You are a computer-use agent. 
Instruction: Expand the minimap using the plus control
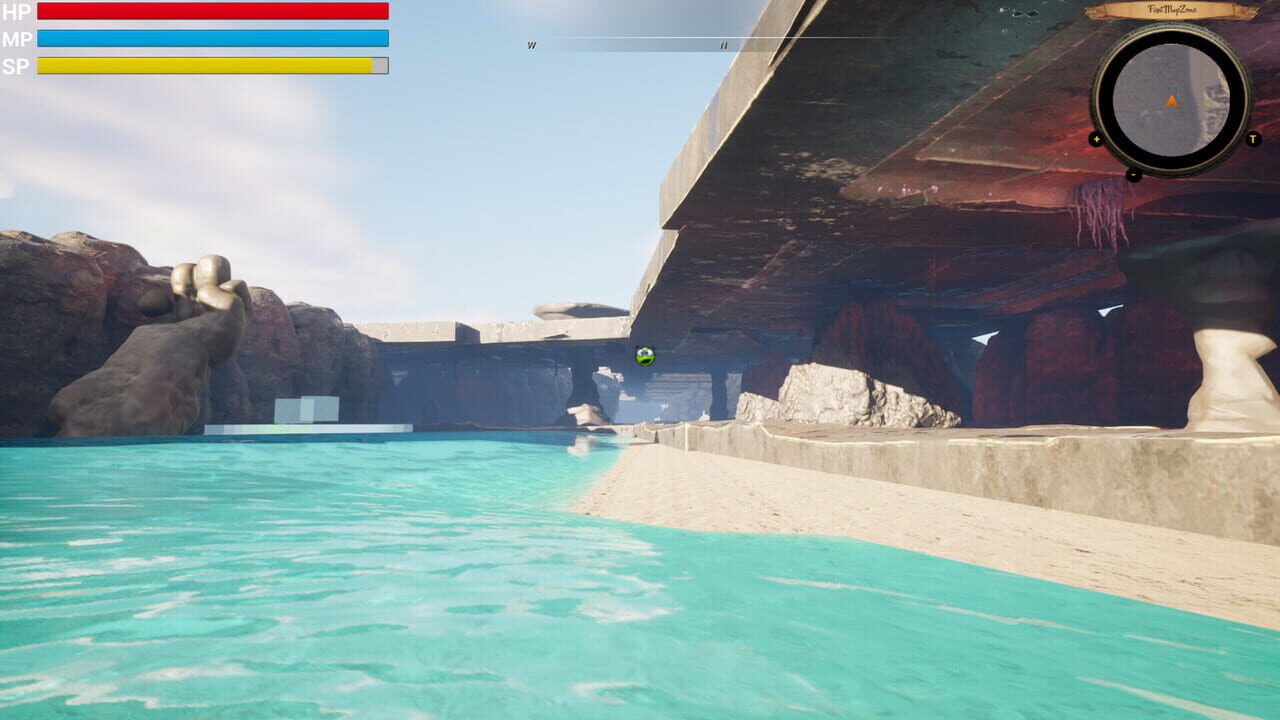(1096, 139)
